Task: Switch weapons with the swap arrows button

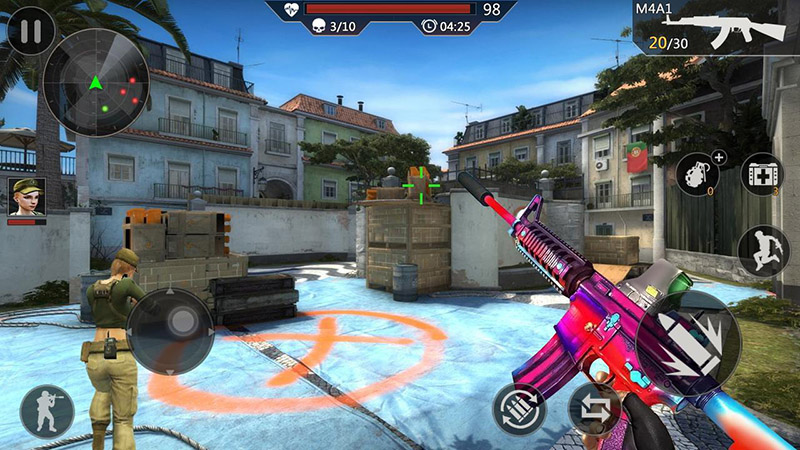Action: pos(595,409)
